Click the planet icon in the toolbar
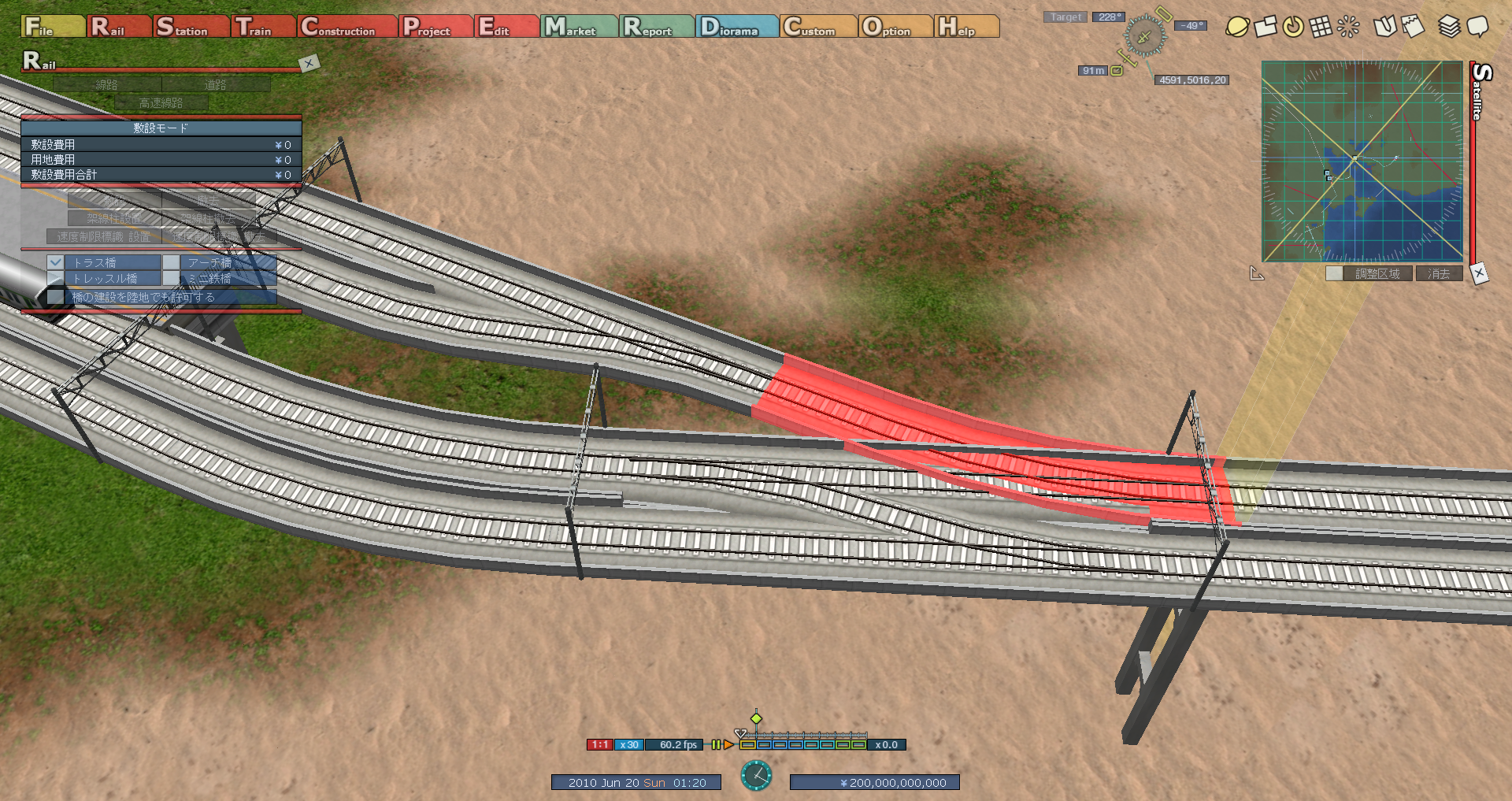1512x801 pixels. point(1237,27)
